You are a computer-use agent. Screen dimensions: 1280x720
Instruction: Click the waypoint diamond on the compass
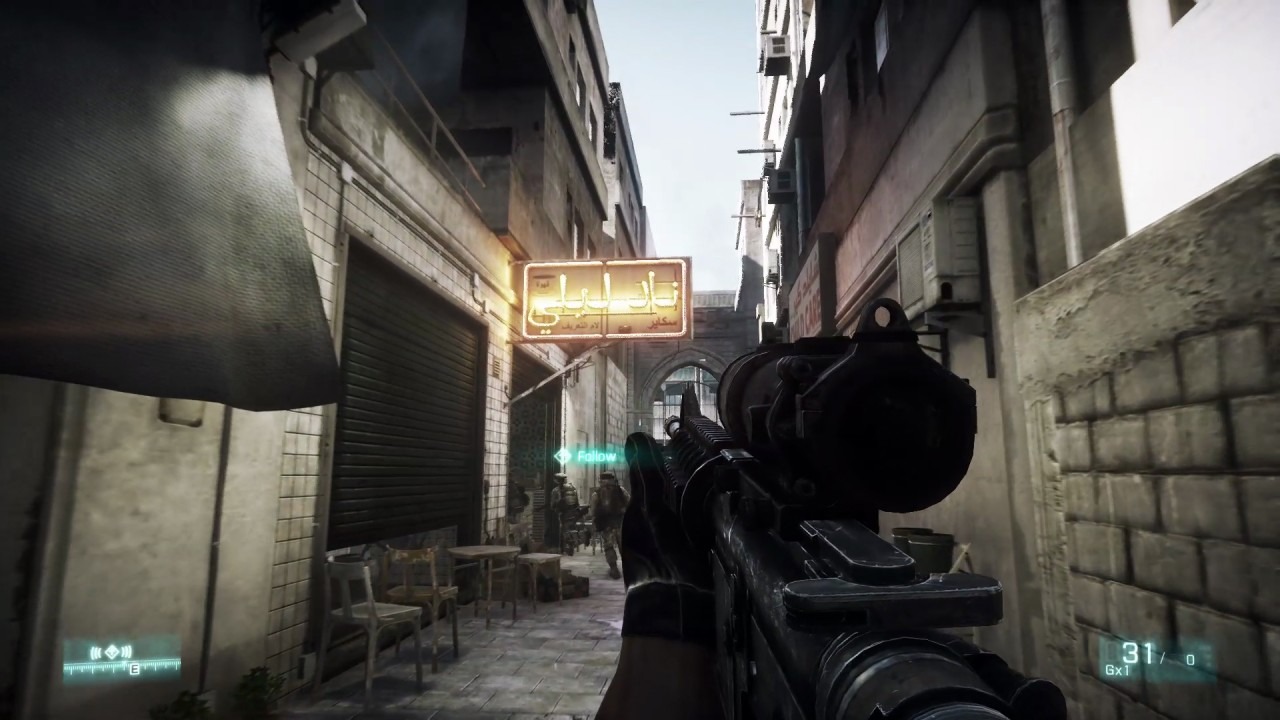tap(112, 651)
